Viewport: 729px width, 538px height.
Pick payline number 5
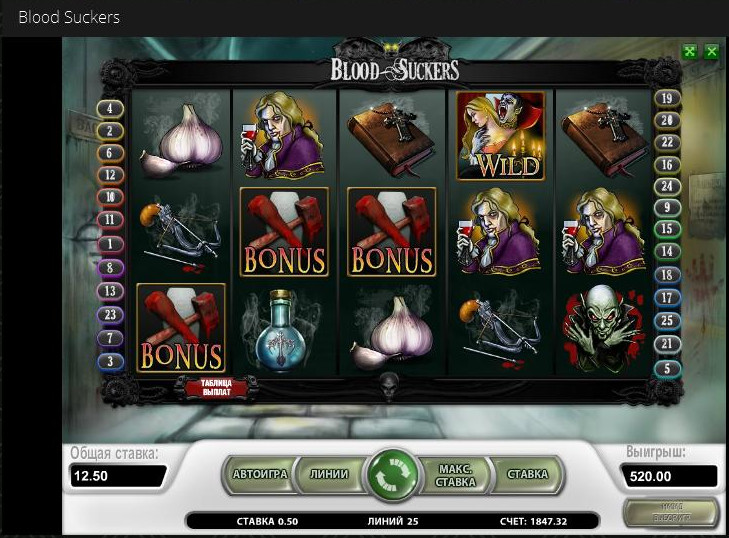(x=667, y=367)
